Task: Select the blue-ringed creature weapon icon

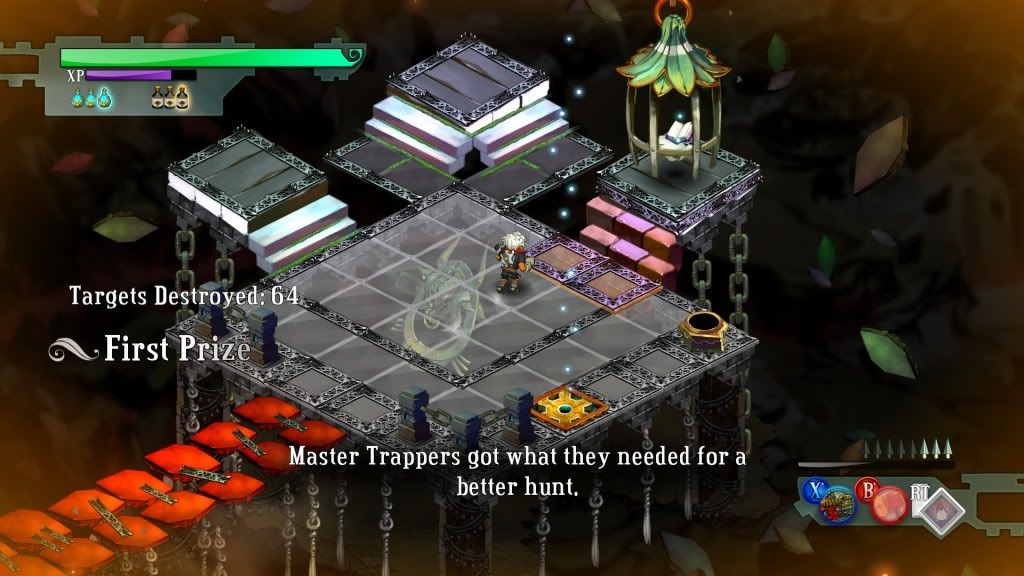Action: 838,502
